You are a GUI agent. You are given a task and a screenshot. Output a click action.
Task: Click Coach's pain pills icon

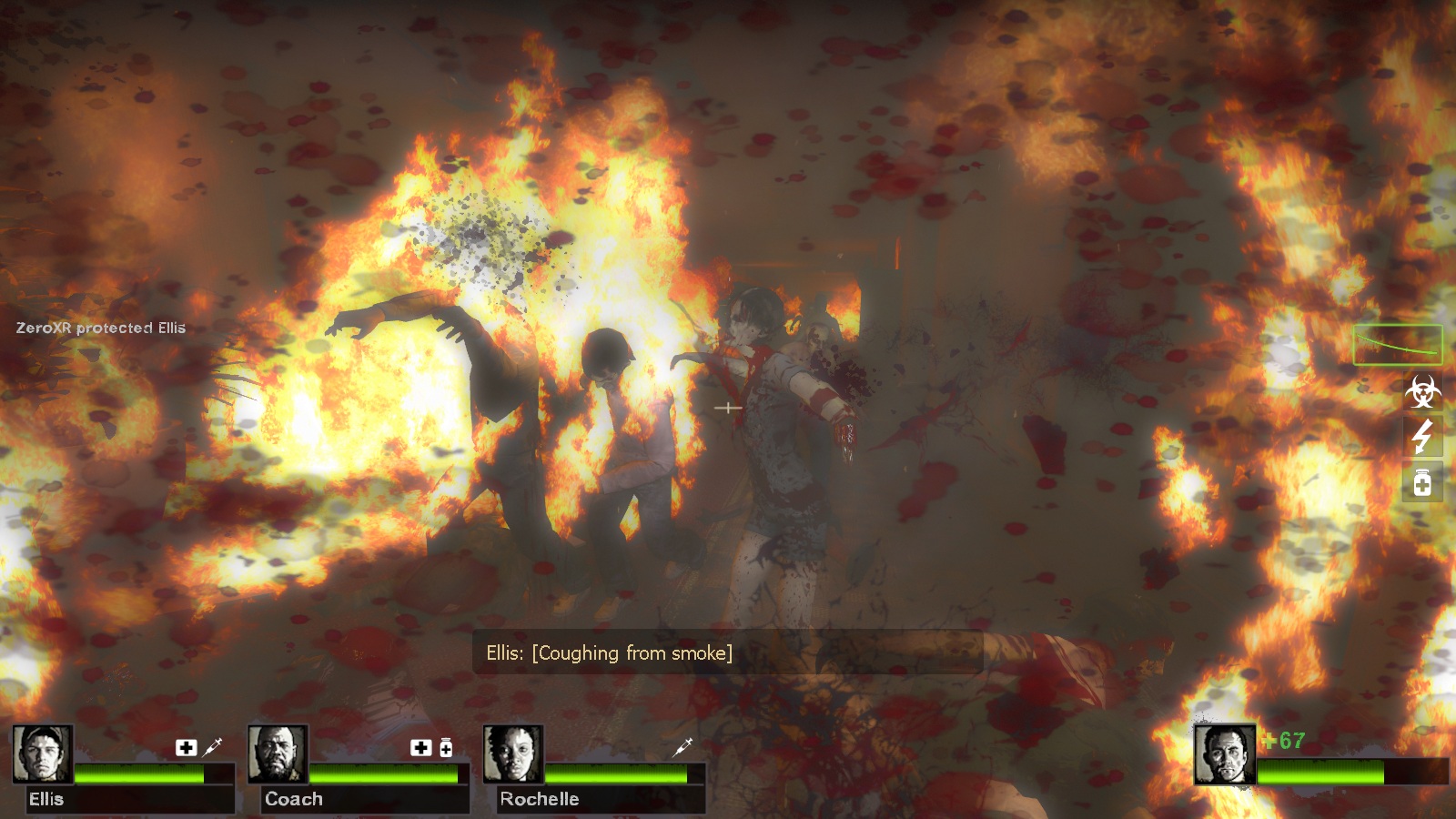[446, 747]
